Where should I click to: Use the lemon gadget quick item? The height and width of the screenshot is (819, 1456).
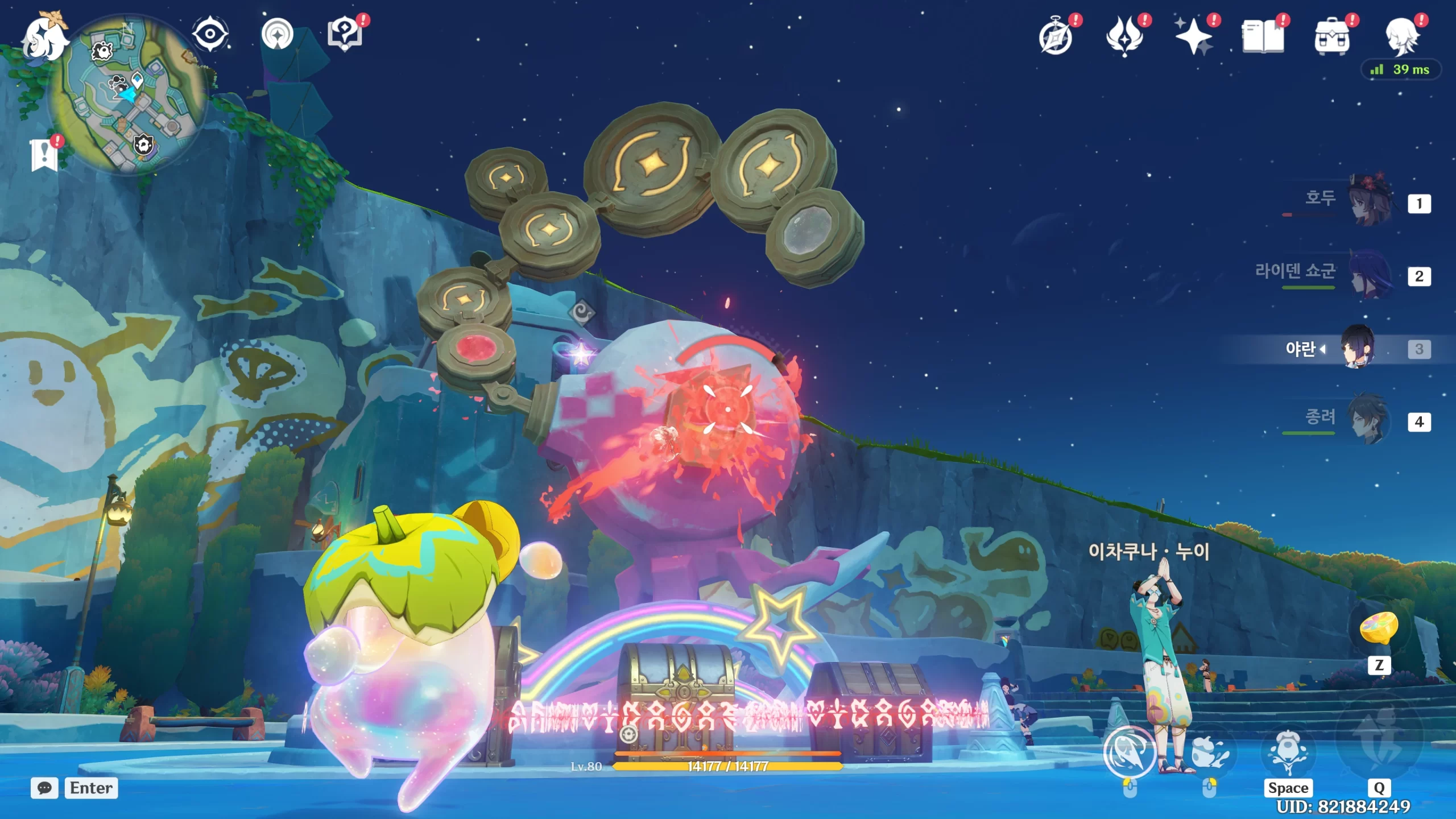[1379, 628]
